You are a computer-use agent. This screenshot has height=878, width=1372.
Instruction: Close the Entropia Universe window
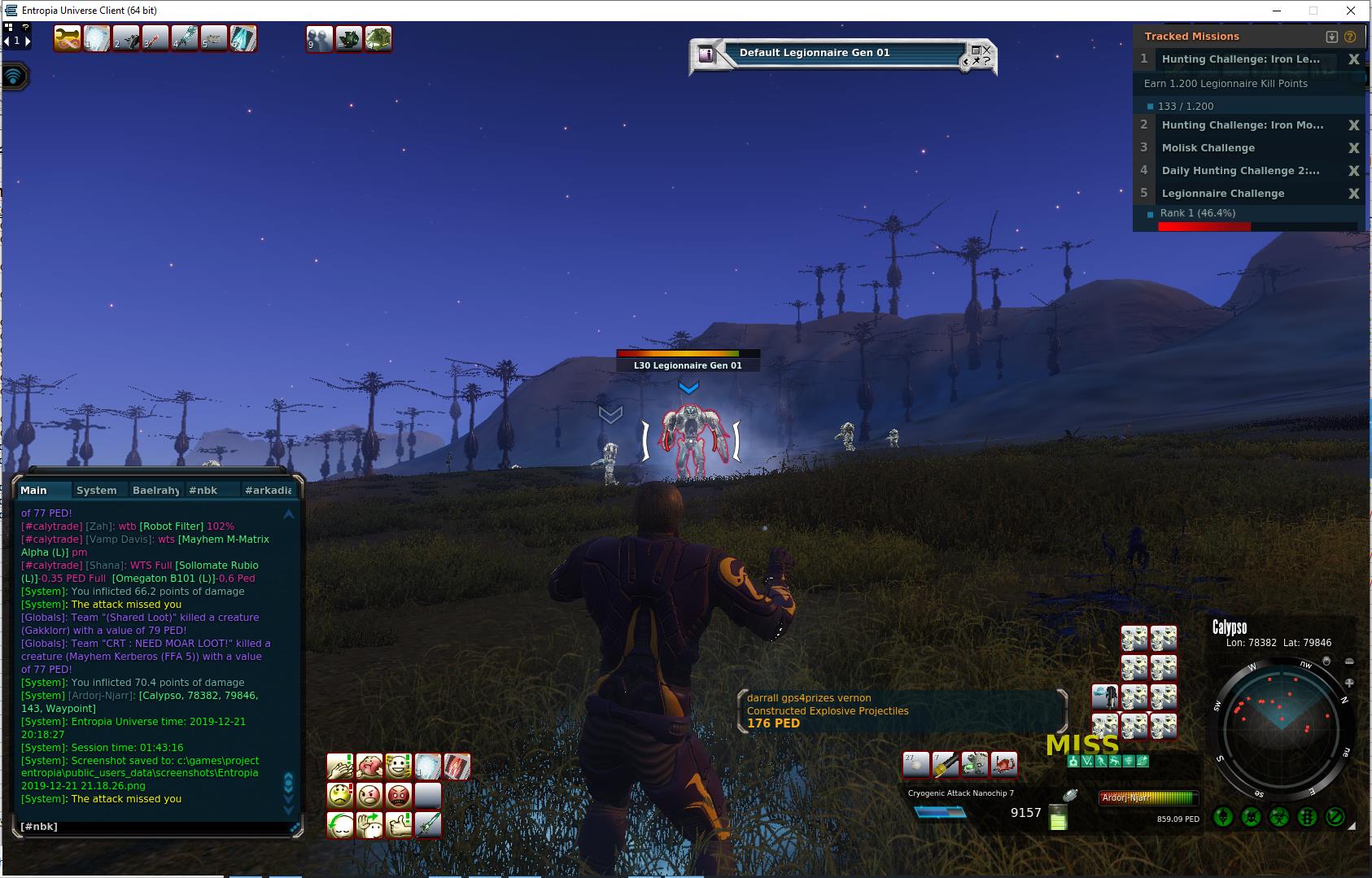(1352, 11)
